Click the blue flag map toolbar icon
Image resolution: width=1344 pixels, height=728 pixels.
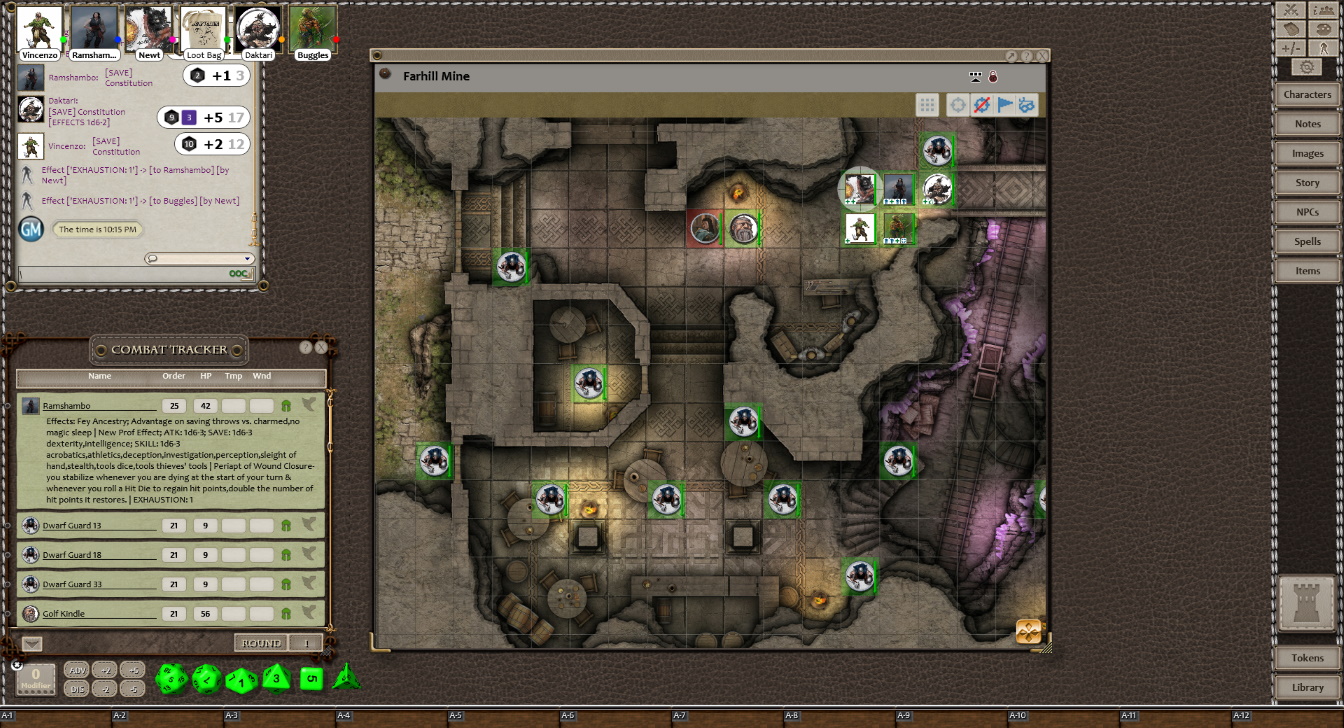[1005, 105]
